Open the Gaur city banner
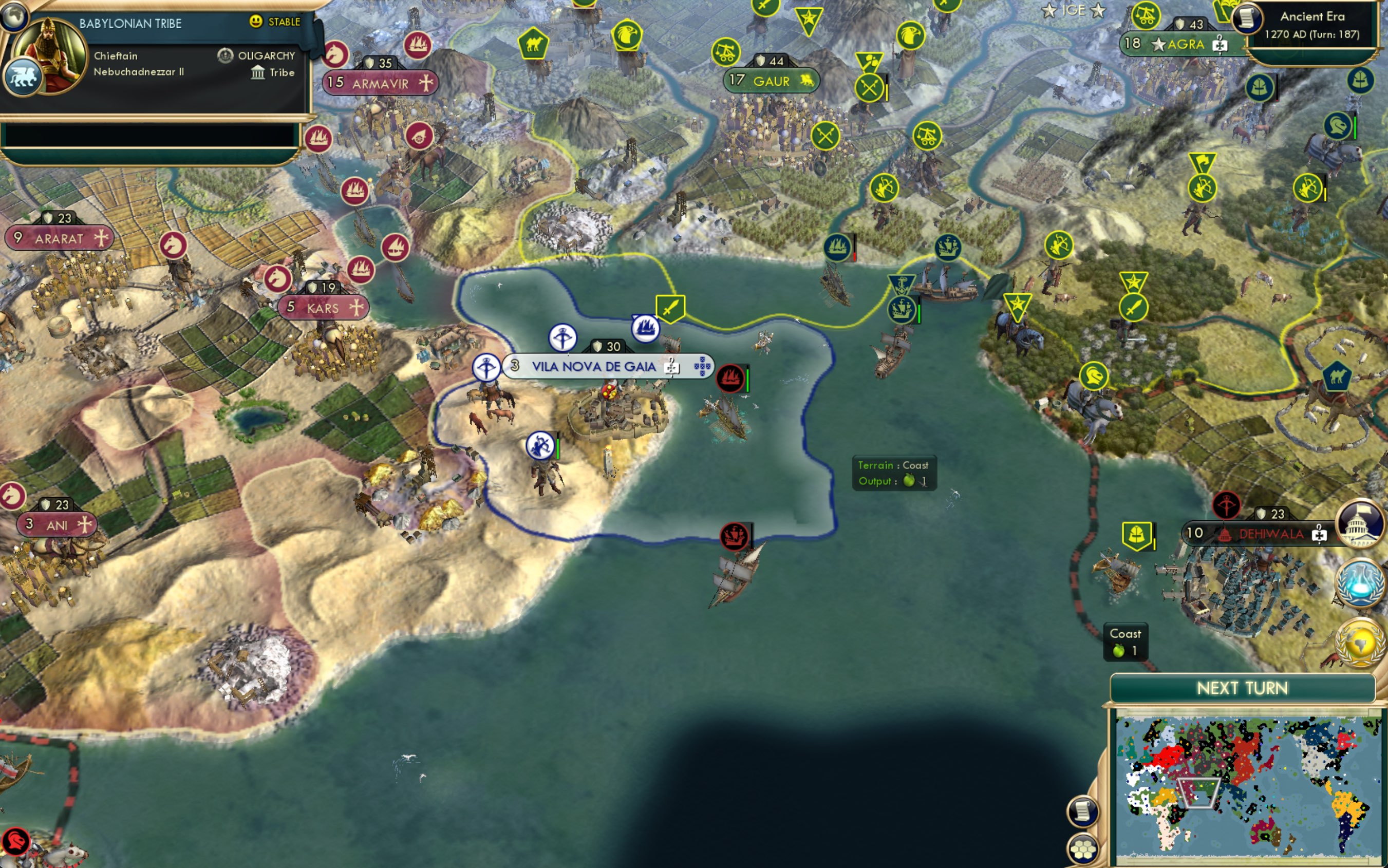 tap(769, 80)
